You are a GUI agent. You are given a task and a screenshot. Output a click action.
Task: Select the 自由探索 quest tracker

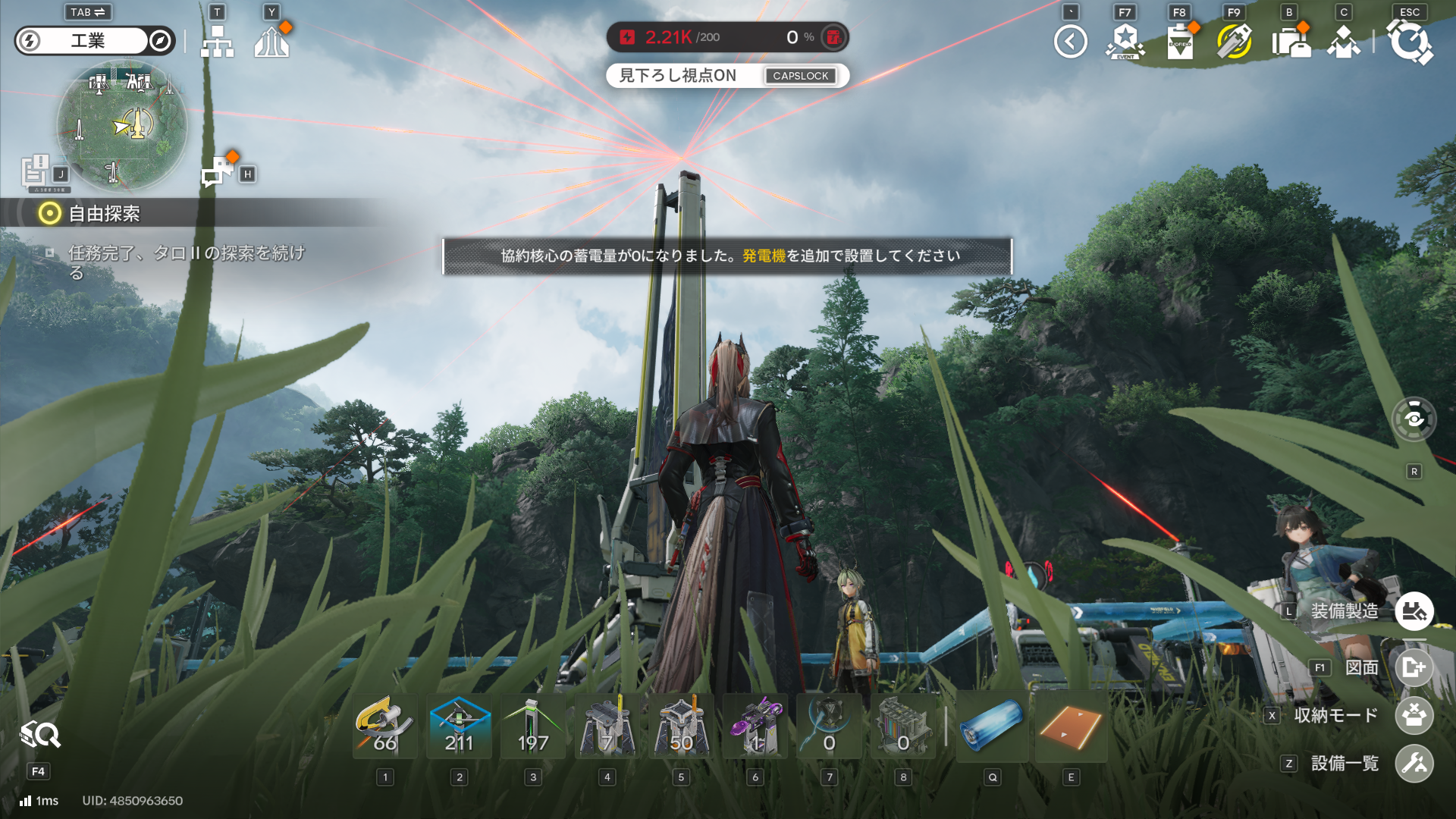pos(104,214)
